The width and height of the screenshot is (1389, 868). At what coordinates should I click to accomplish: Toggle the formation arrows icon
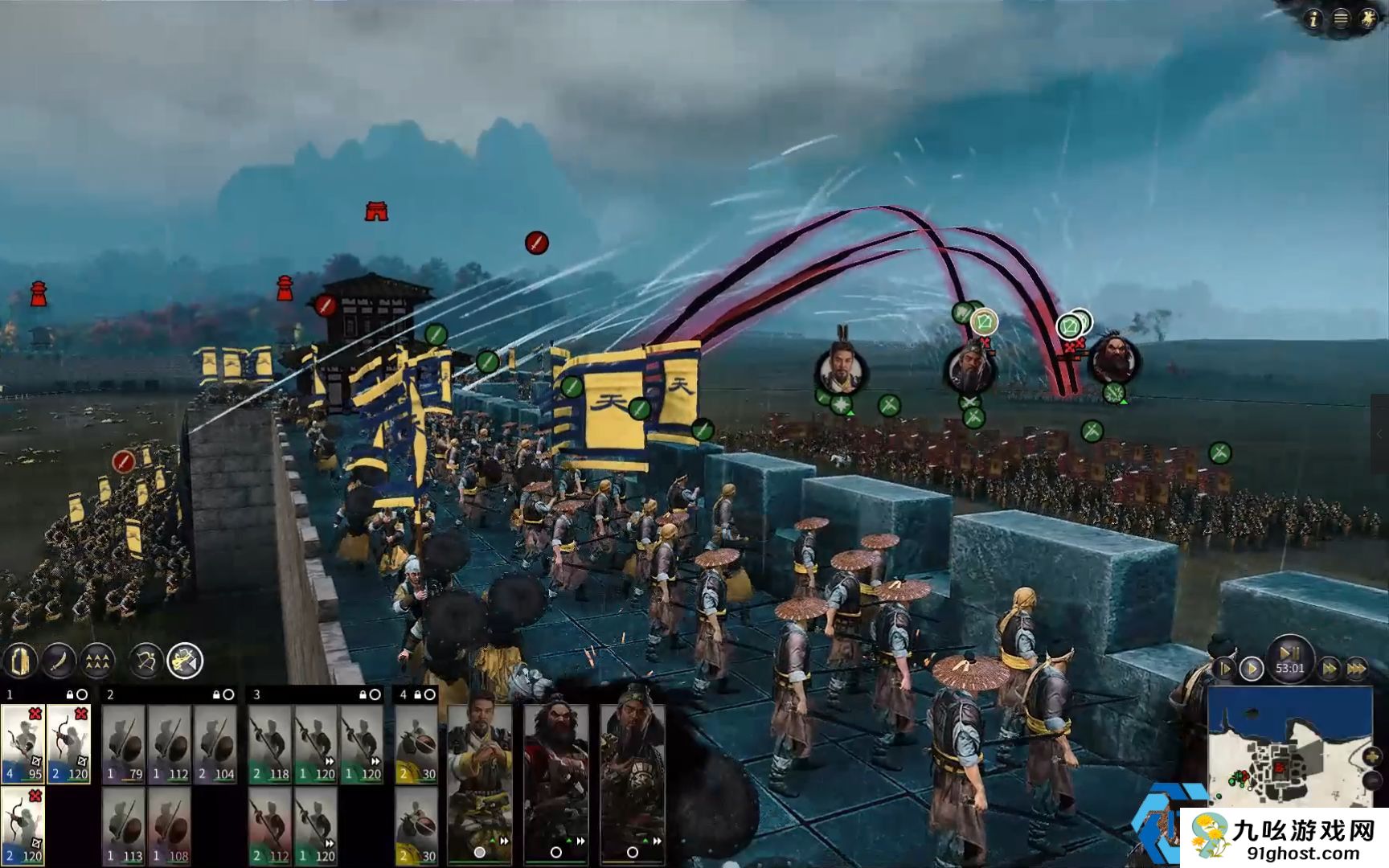97,661
